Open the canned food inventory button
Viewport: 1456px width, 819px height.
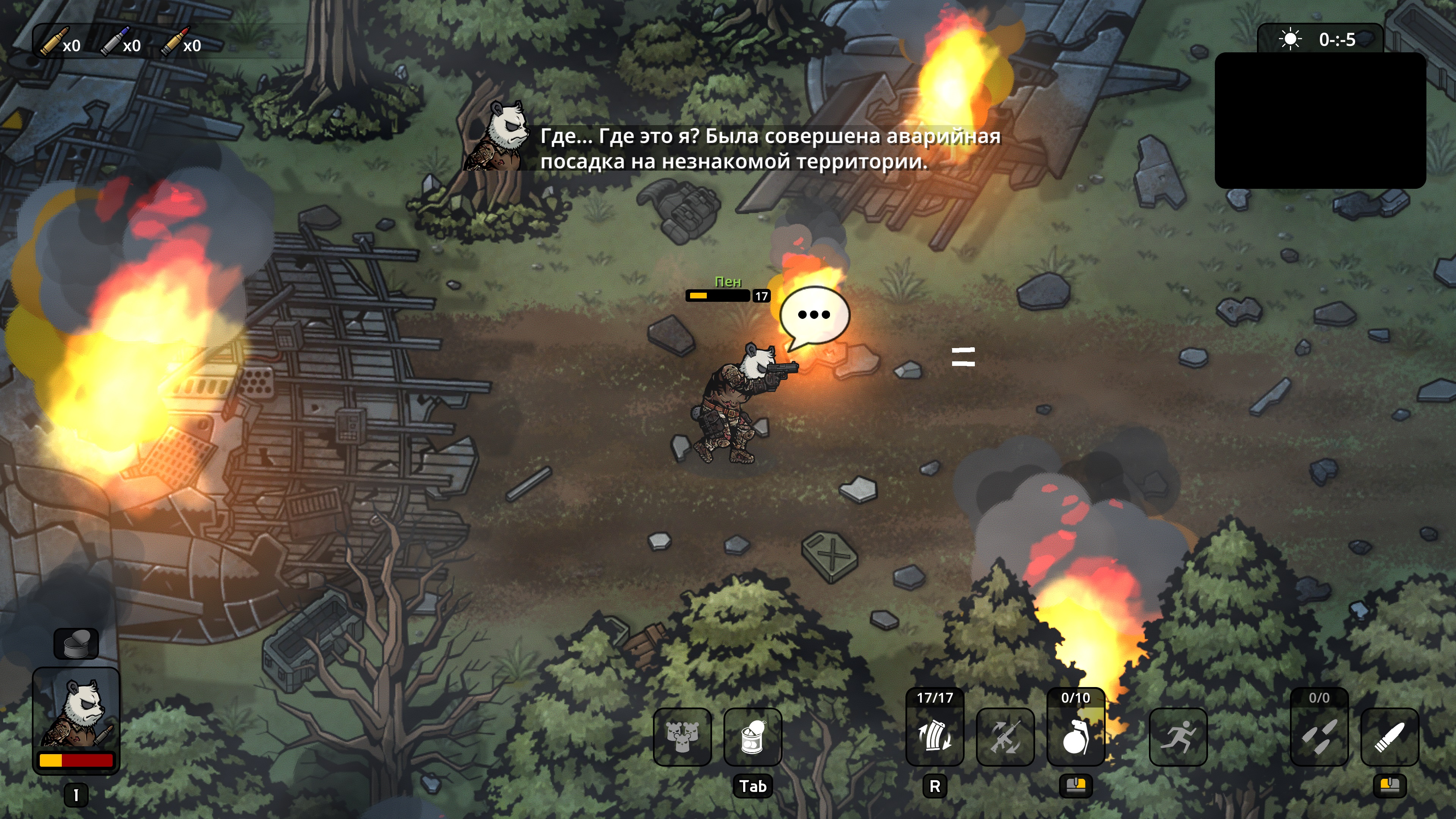tap(753, 737)
